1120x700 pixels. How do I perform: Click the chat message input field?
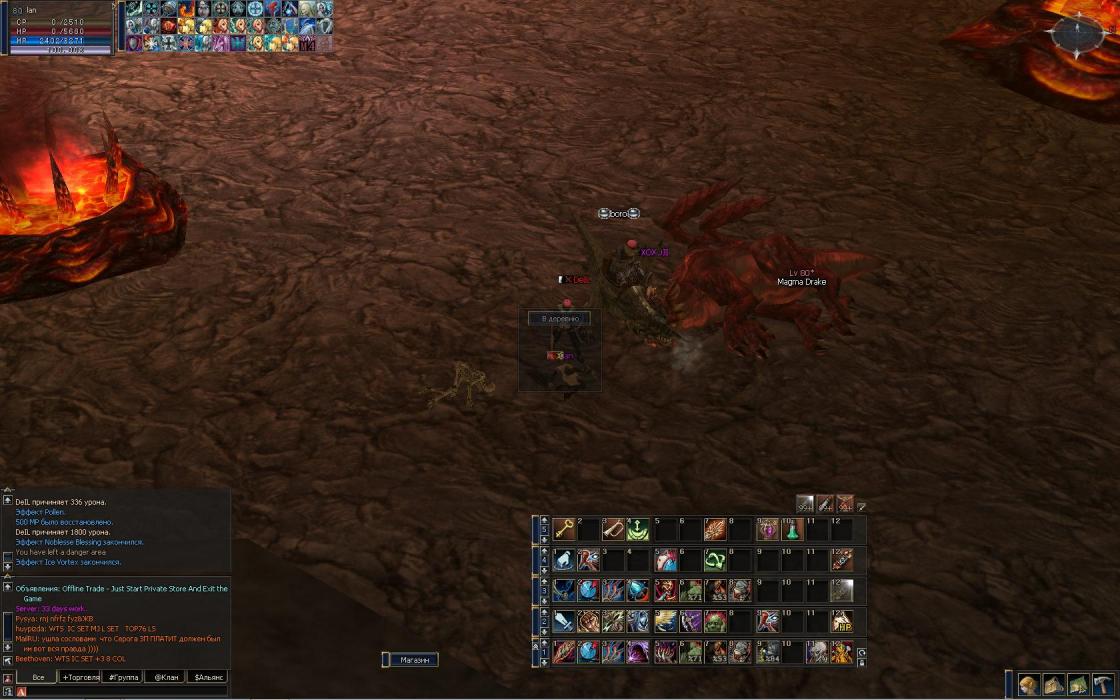click(120, 691)
